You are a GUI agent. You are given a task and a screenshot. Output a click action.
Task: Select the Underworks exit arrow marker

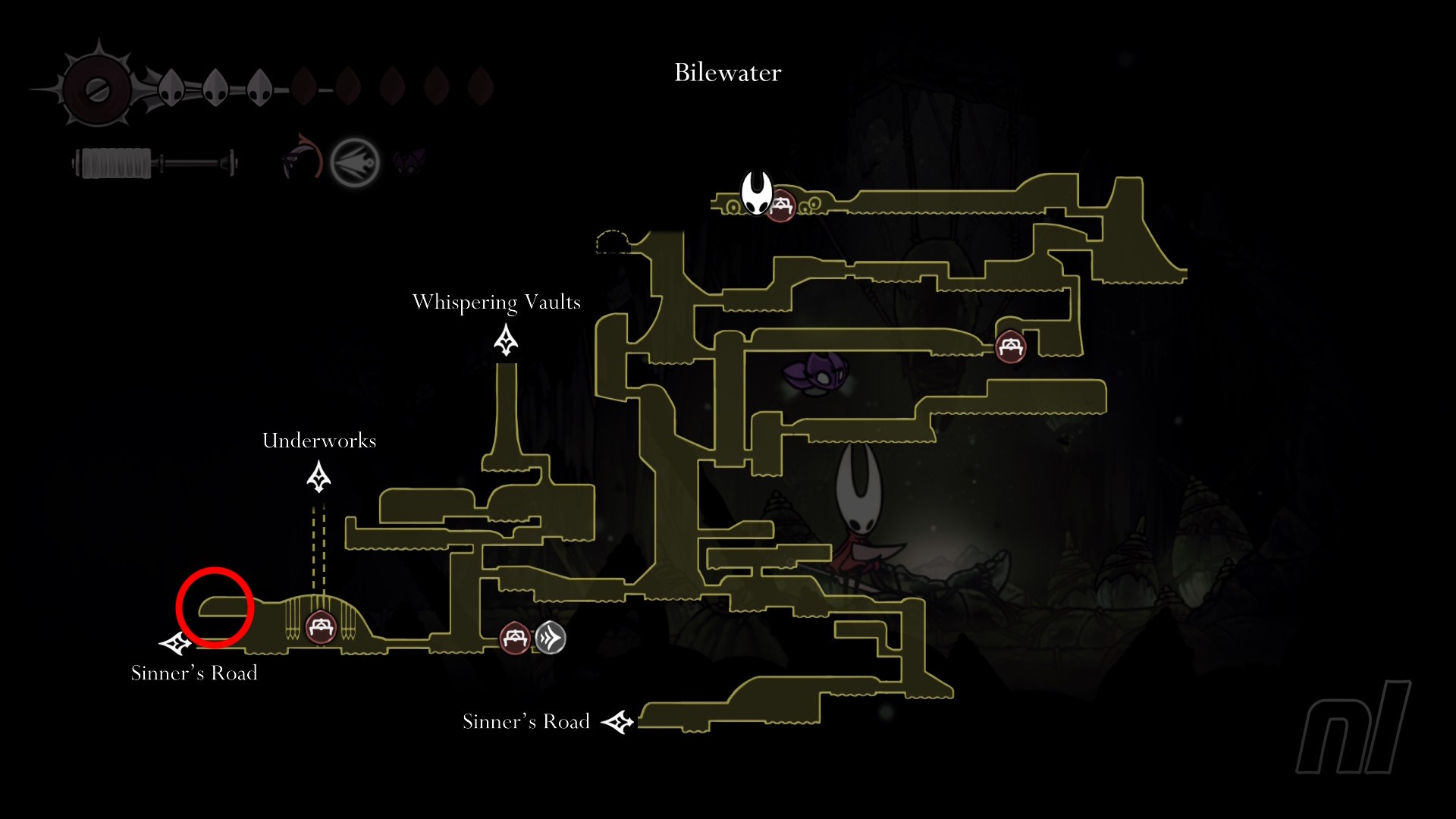(x=318, y=478)
